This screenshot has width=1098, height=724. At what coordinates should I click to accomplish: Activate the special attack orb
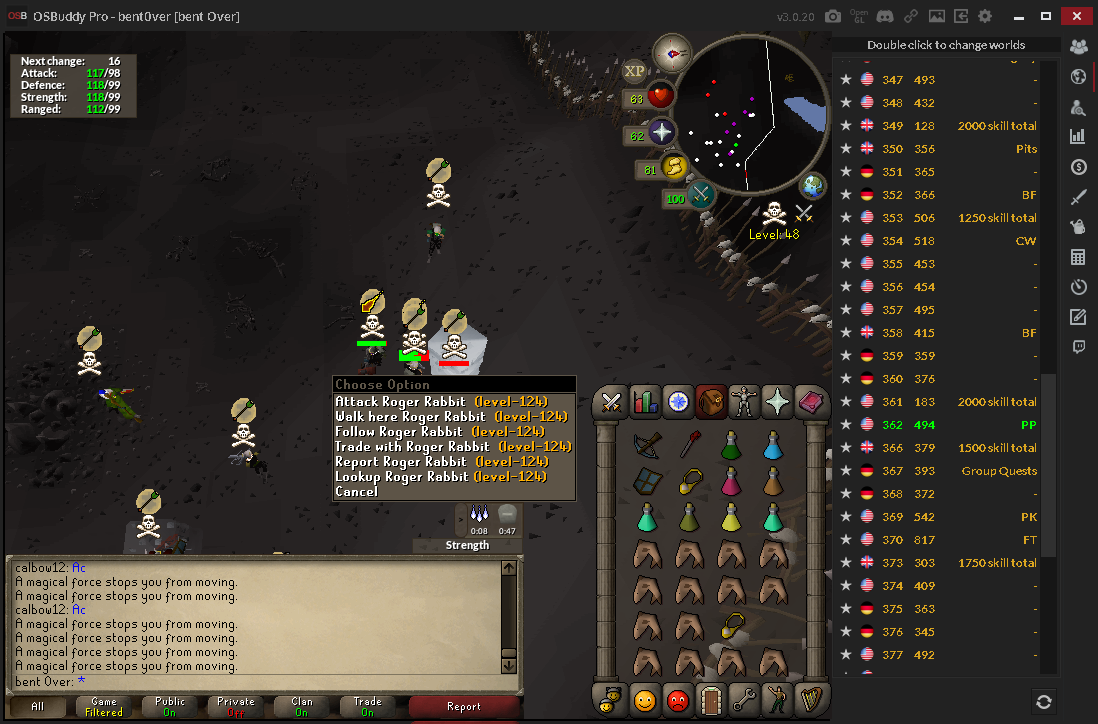pos(701,195)
